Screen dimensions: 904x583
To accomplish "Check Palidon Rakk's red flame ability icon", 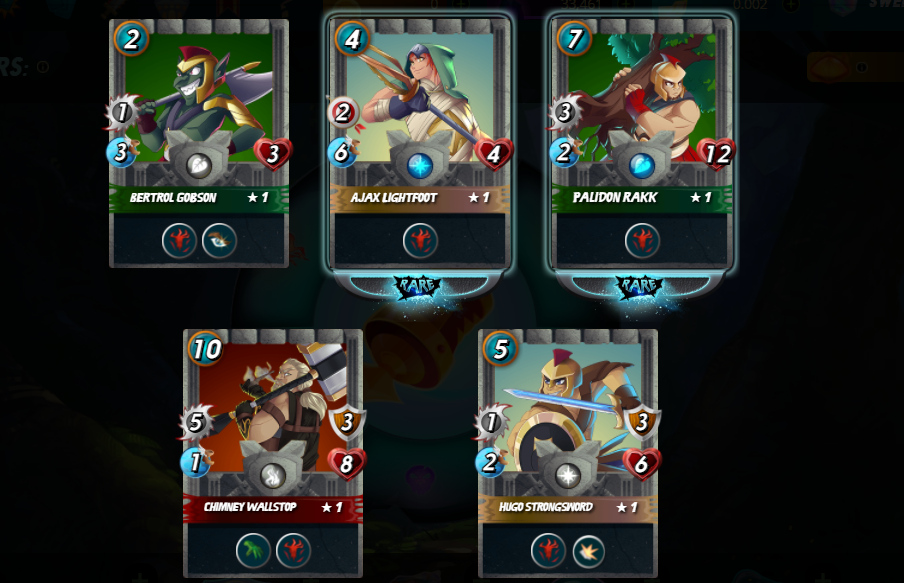I will tap(642, 240).
